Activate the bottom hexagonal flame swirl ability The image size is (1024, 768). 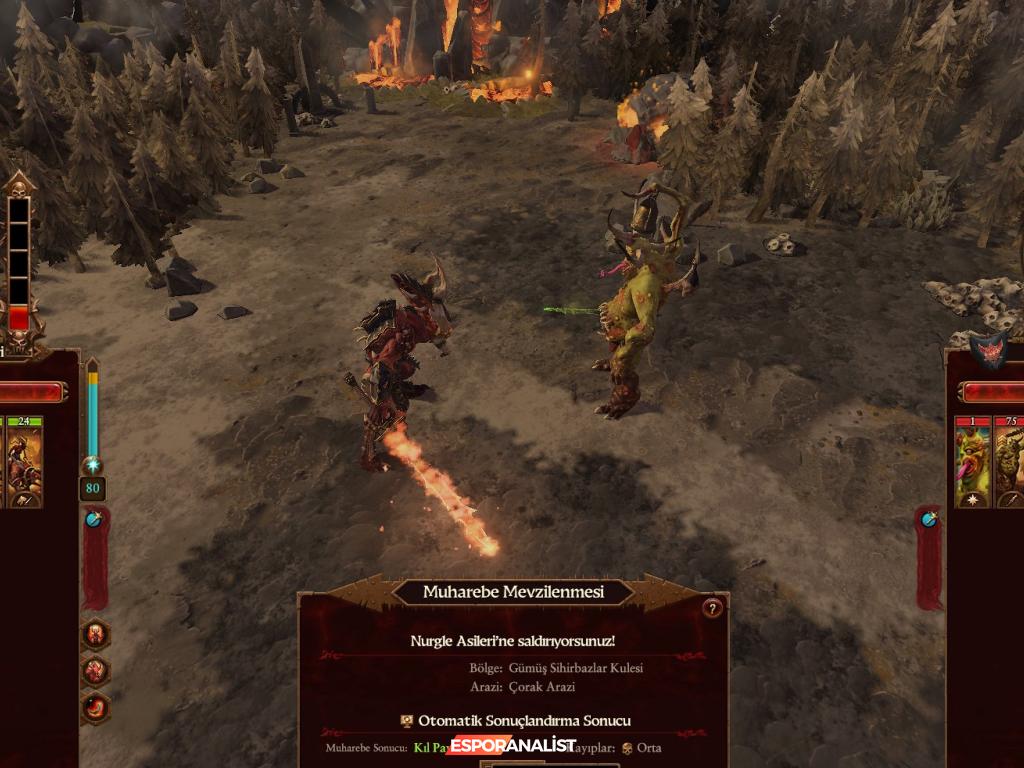(97, 707)
